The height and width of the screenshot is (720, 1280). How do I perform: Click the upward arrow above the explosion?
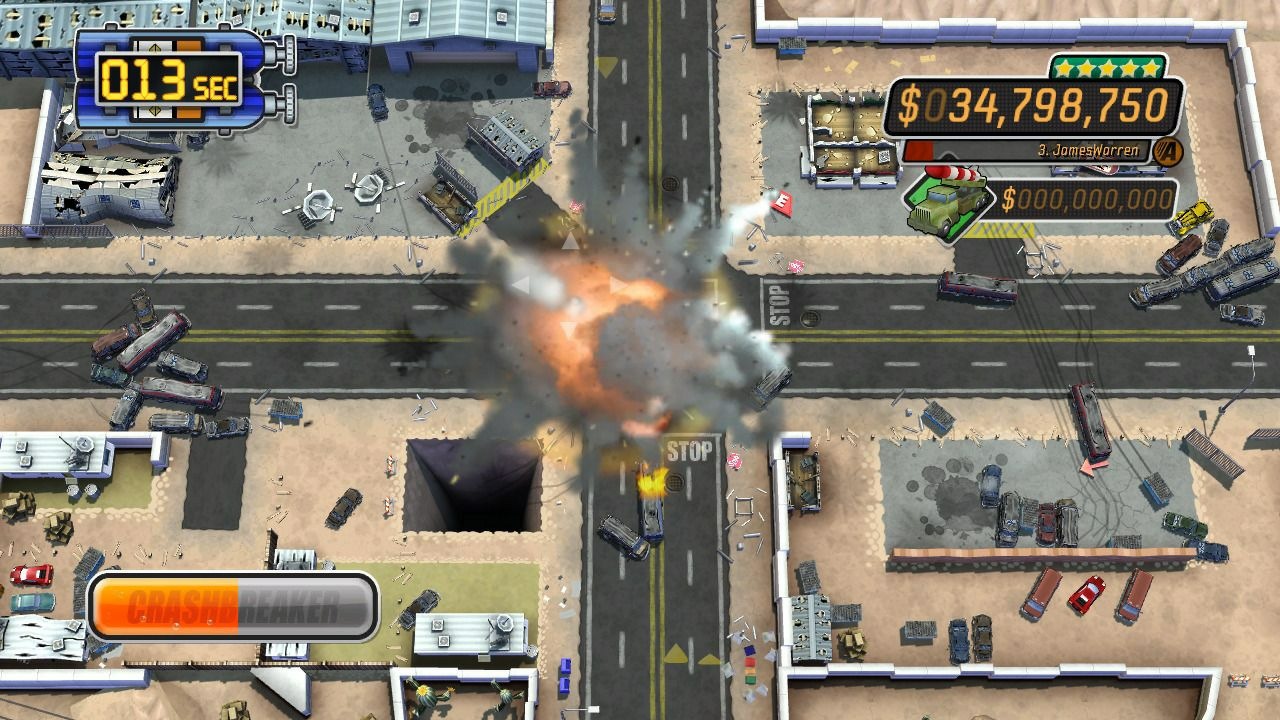[x=570, y=239]
